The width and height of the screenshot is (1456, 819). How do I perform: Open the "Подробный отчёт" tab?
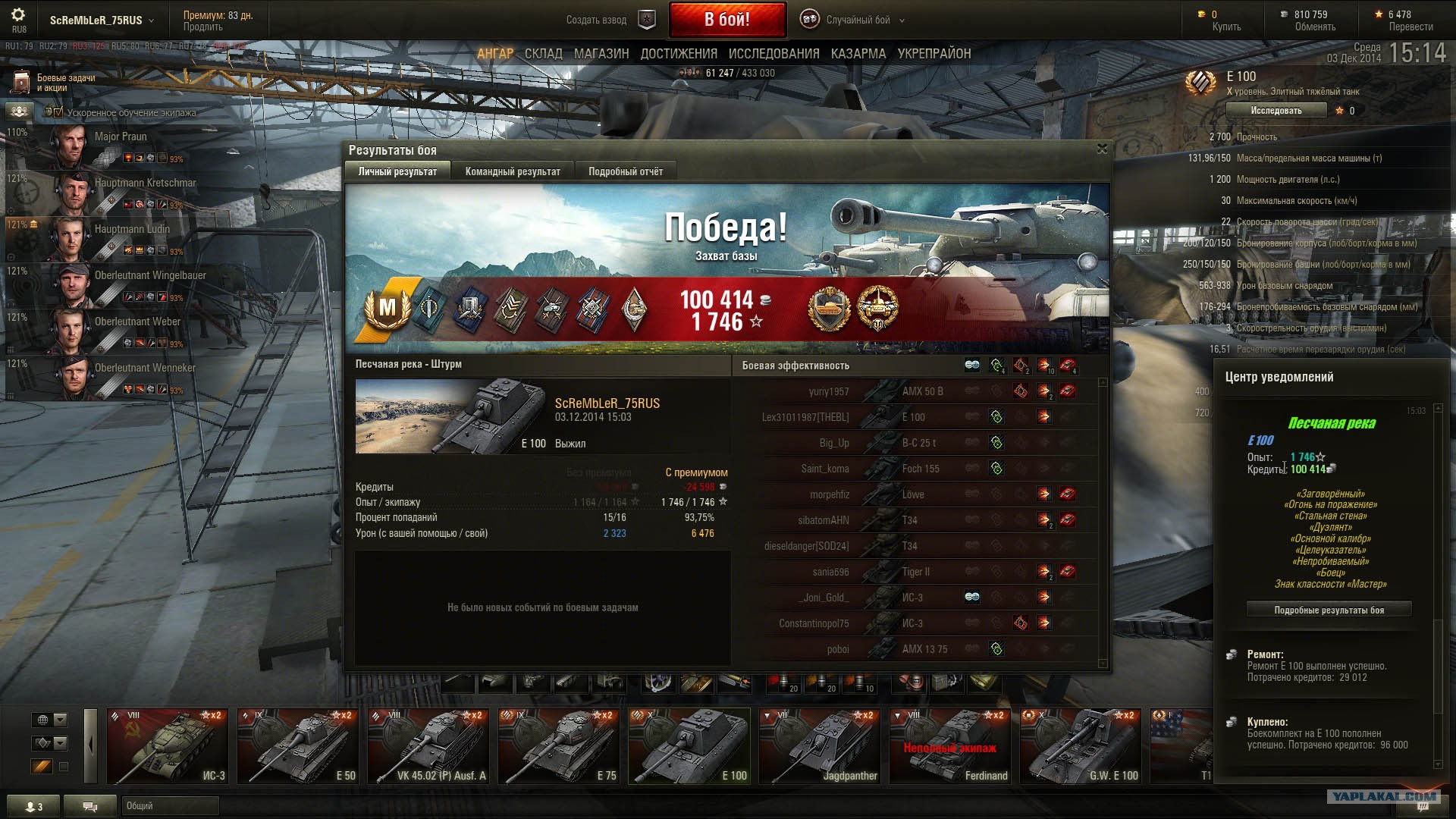(625, 171)
